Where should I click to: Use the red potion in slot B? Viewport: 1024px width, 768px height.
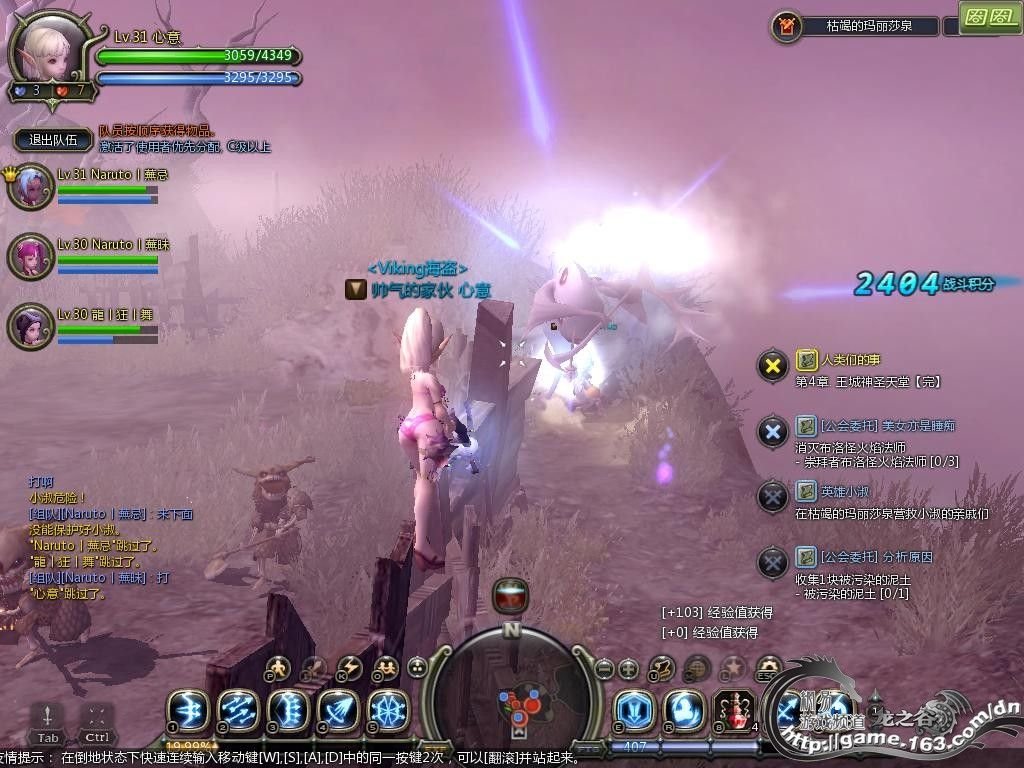[x=734, y=710]
